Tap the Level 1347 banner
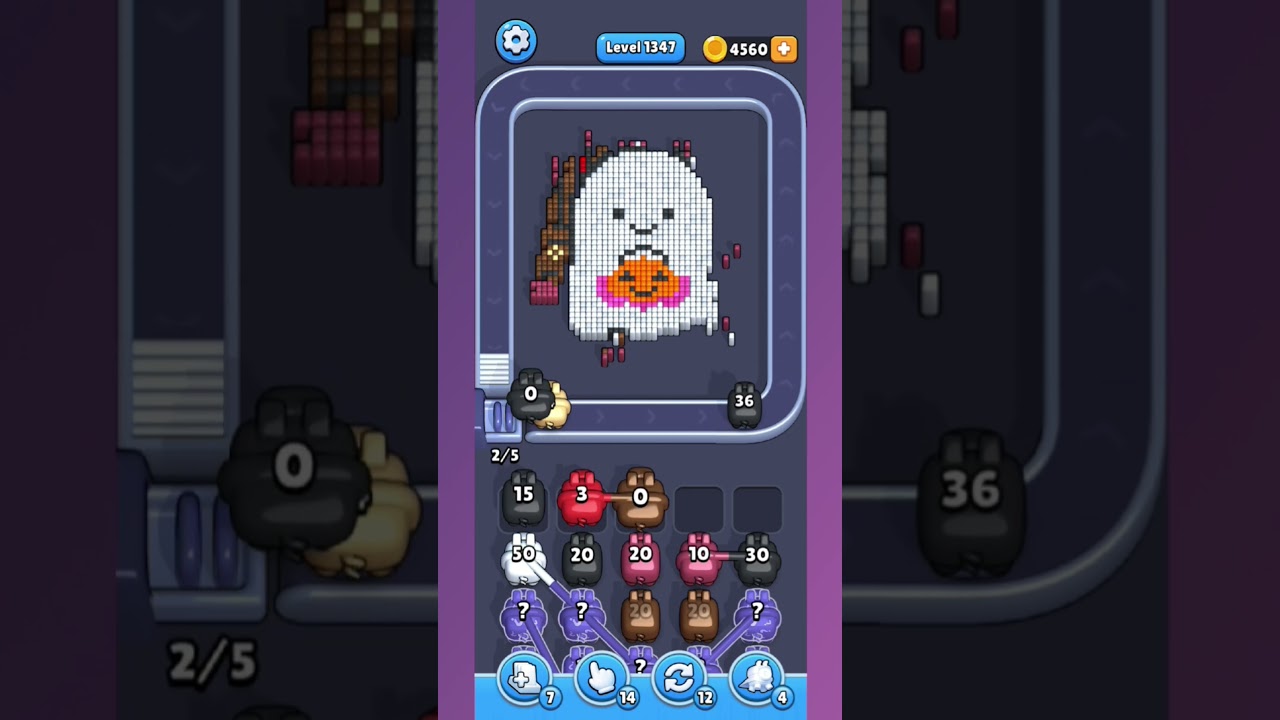 pyautogui.click(x=640, y=47)
